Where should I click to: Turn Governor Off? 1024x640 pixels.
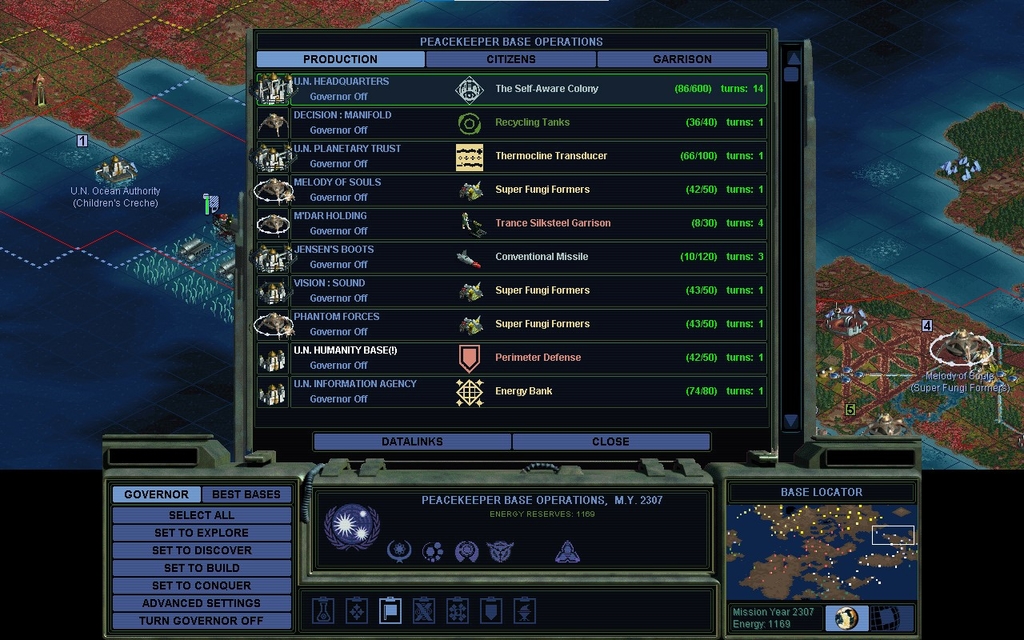201,620
